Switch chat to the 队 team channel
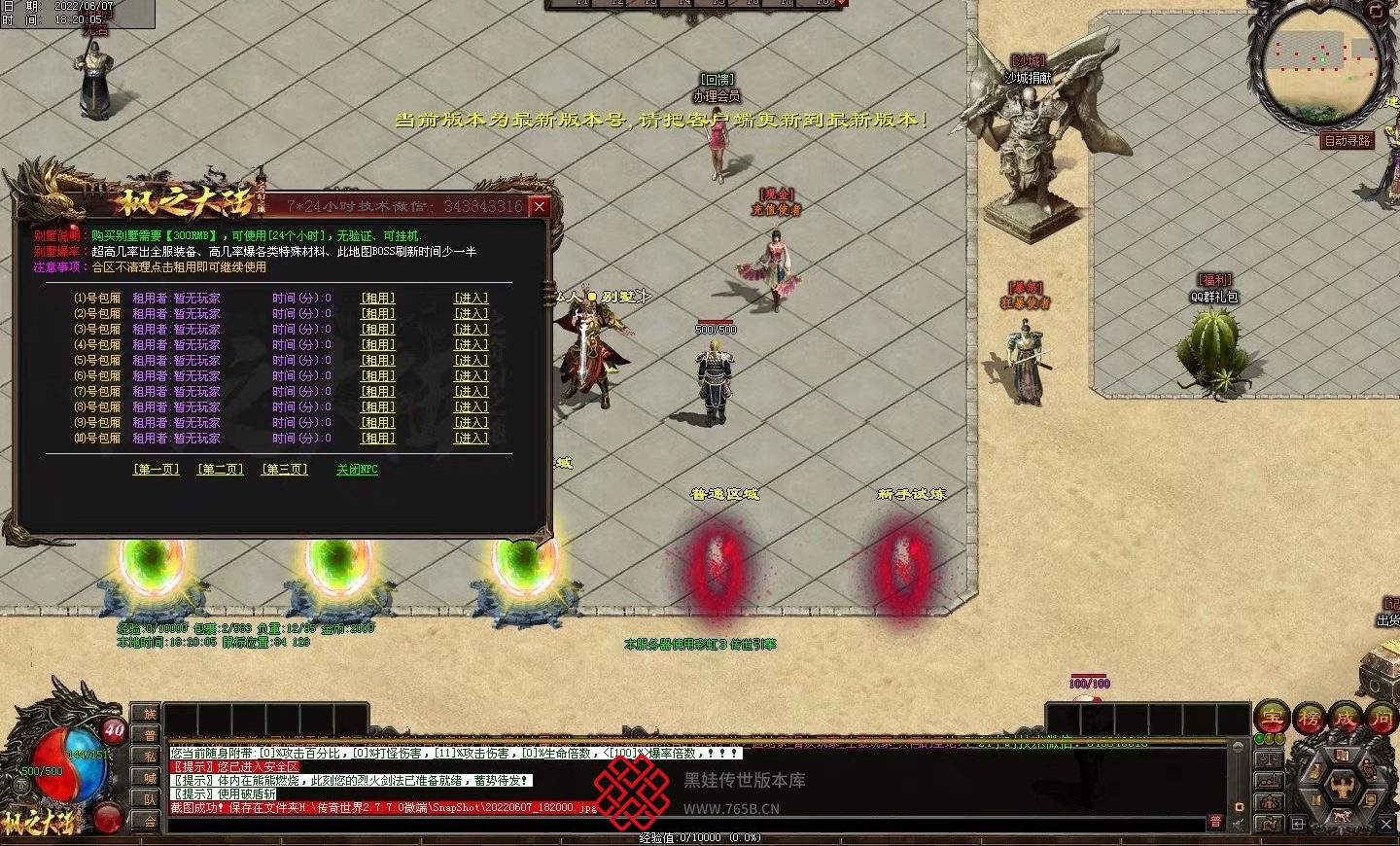The height and width of the screenshot is (846, 1400). (150, 799)
